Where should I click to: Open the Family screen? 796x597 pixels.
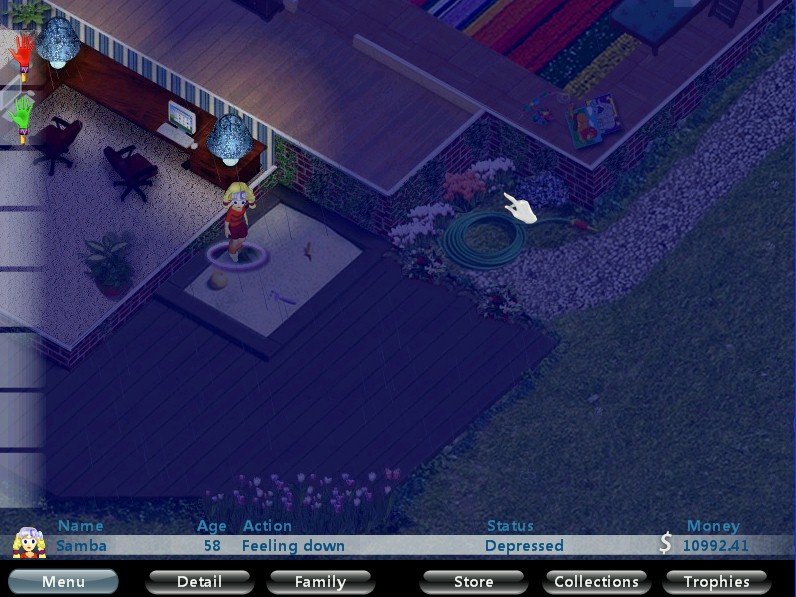pyautogui.click(x=320, y=581)
